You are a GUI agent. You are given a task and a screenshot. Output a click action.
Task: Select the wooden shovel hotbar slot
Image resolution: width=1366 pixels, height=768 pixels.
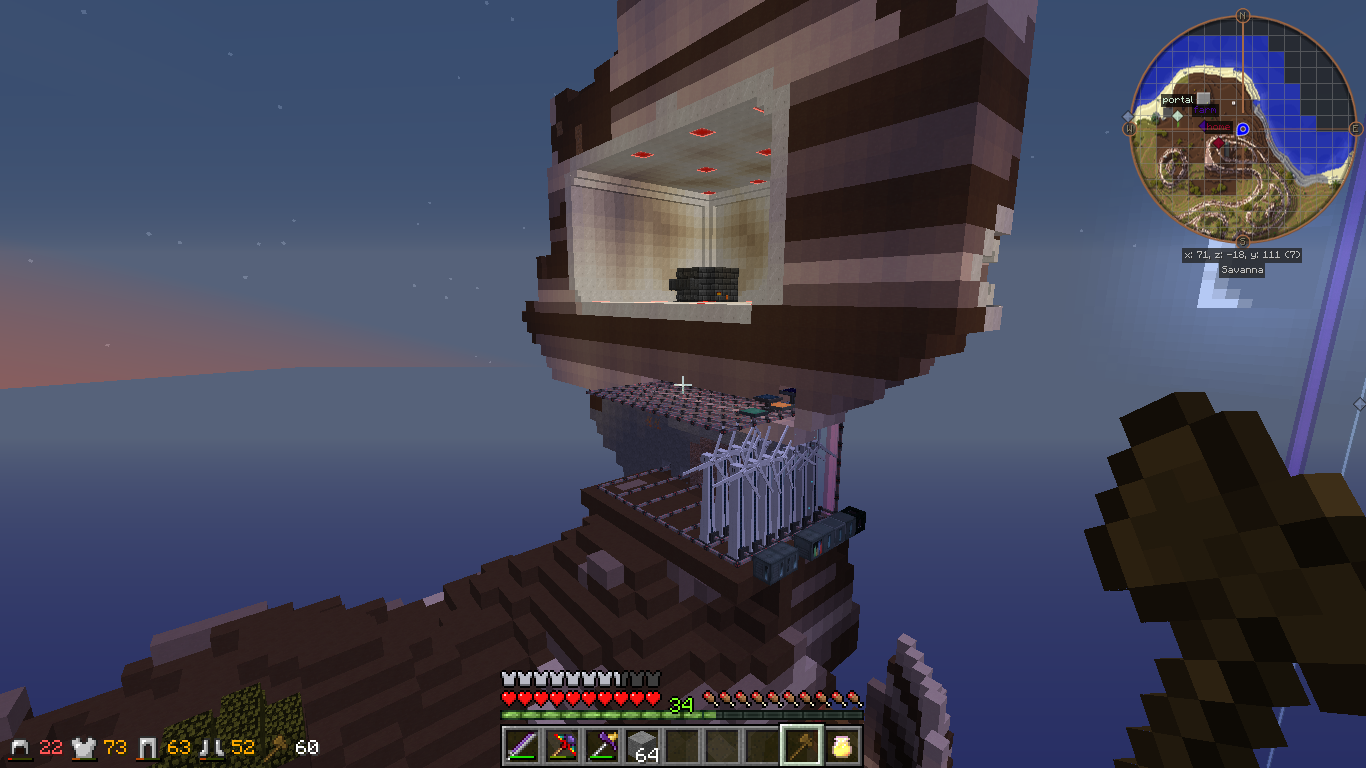[x=801, y=745]
